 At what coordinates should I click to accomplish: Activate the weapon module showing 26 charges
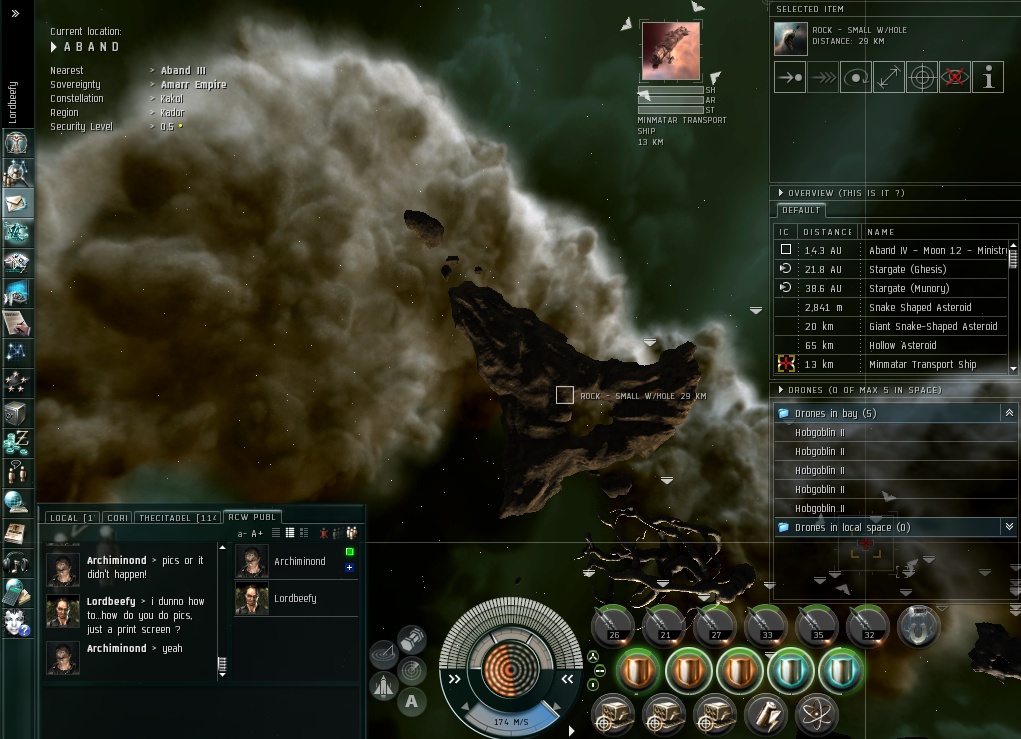[613, 626]
